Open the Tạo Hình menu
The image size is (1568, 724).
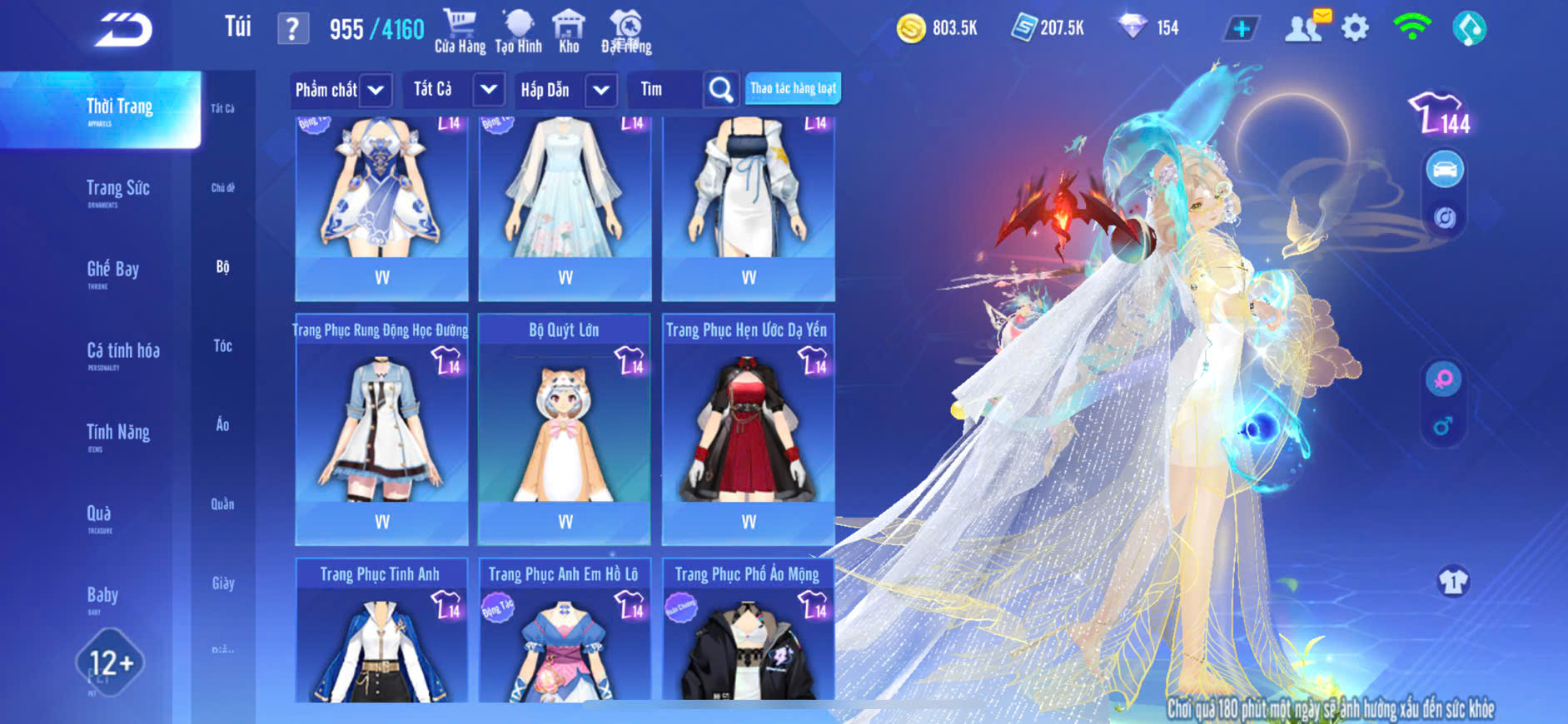click(518, 32)
